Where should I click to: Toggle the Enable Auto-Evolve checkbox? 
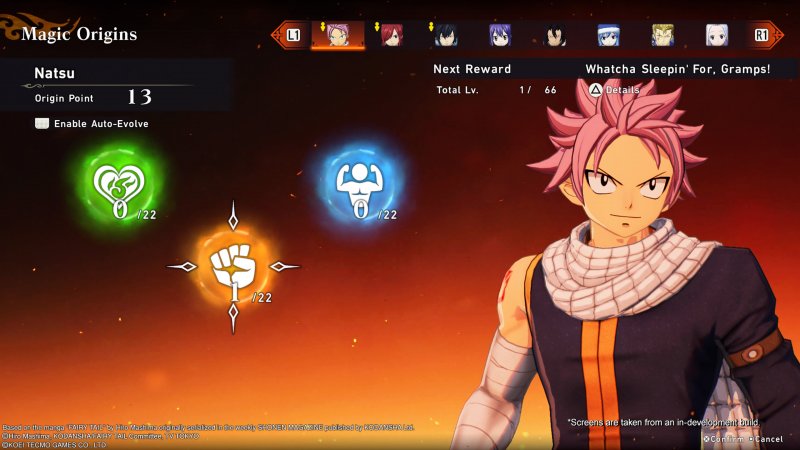(42, 123)
